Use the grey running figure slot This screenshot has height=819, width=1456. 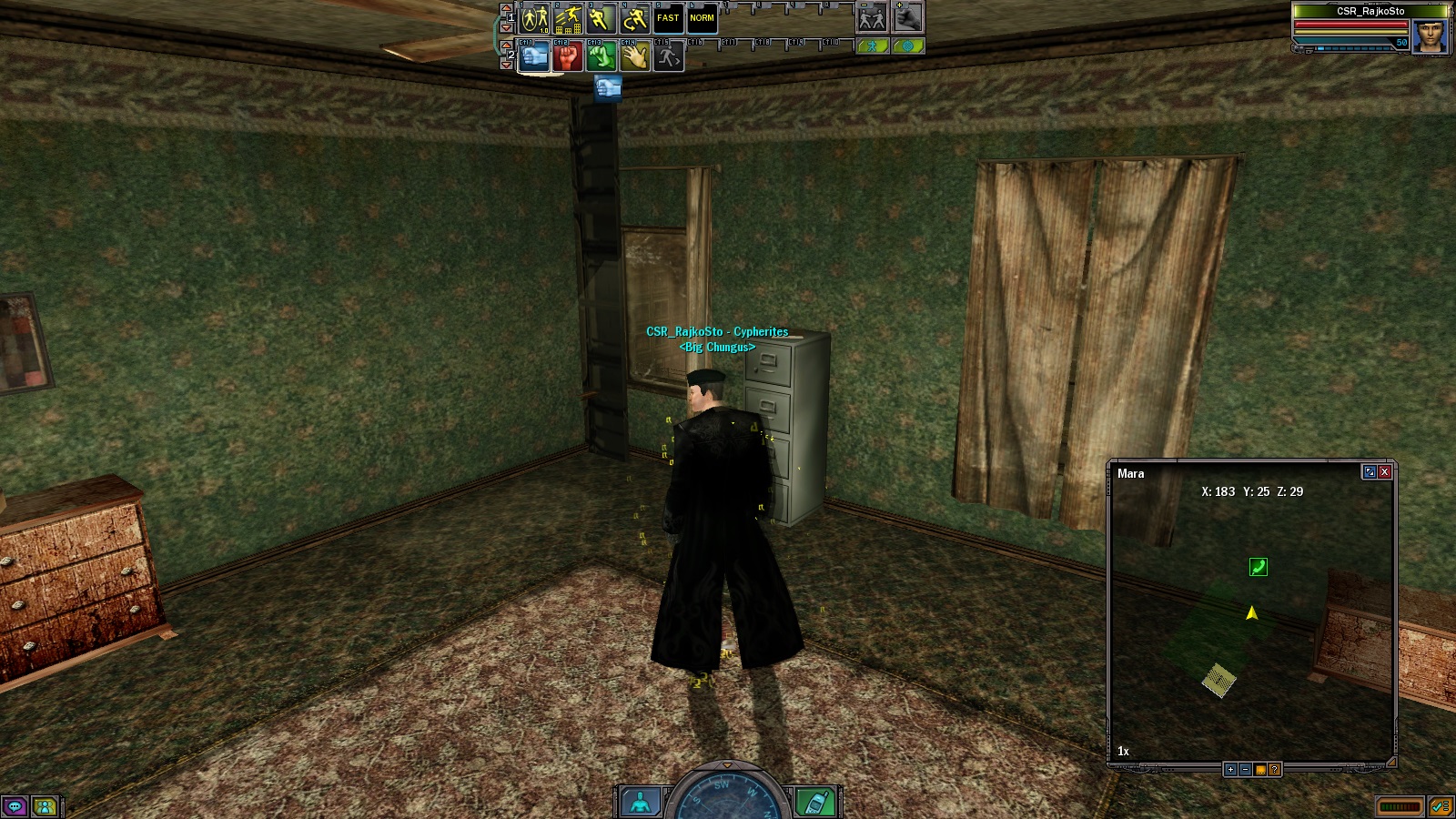click(668, 57)
